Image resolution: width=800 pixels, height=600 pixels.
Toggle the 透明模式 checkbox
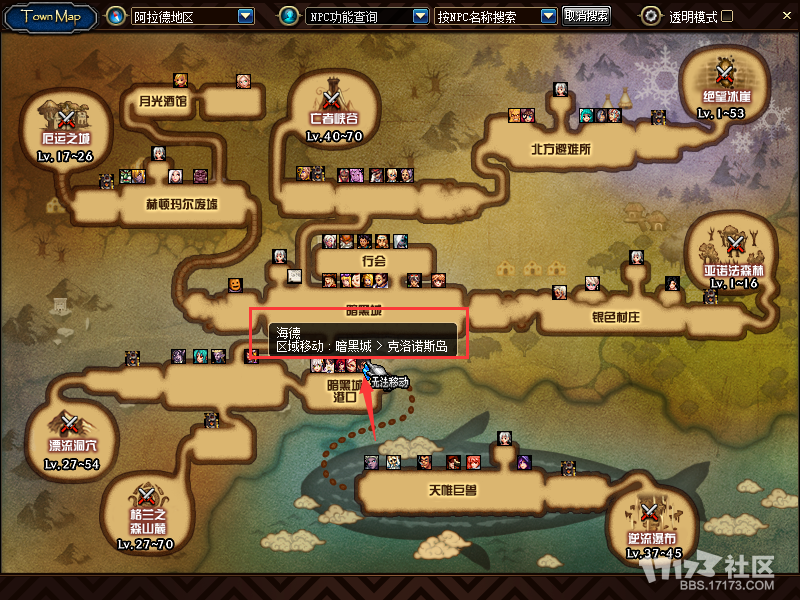click(x=727, y=16)
